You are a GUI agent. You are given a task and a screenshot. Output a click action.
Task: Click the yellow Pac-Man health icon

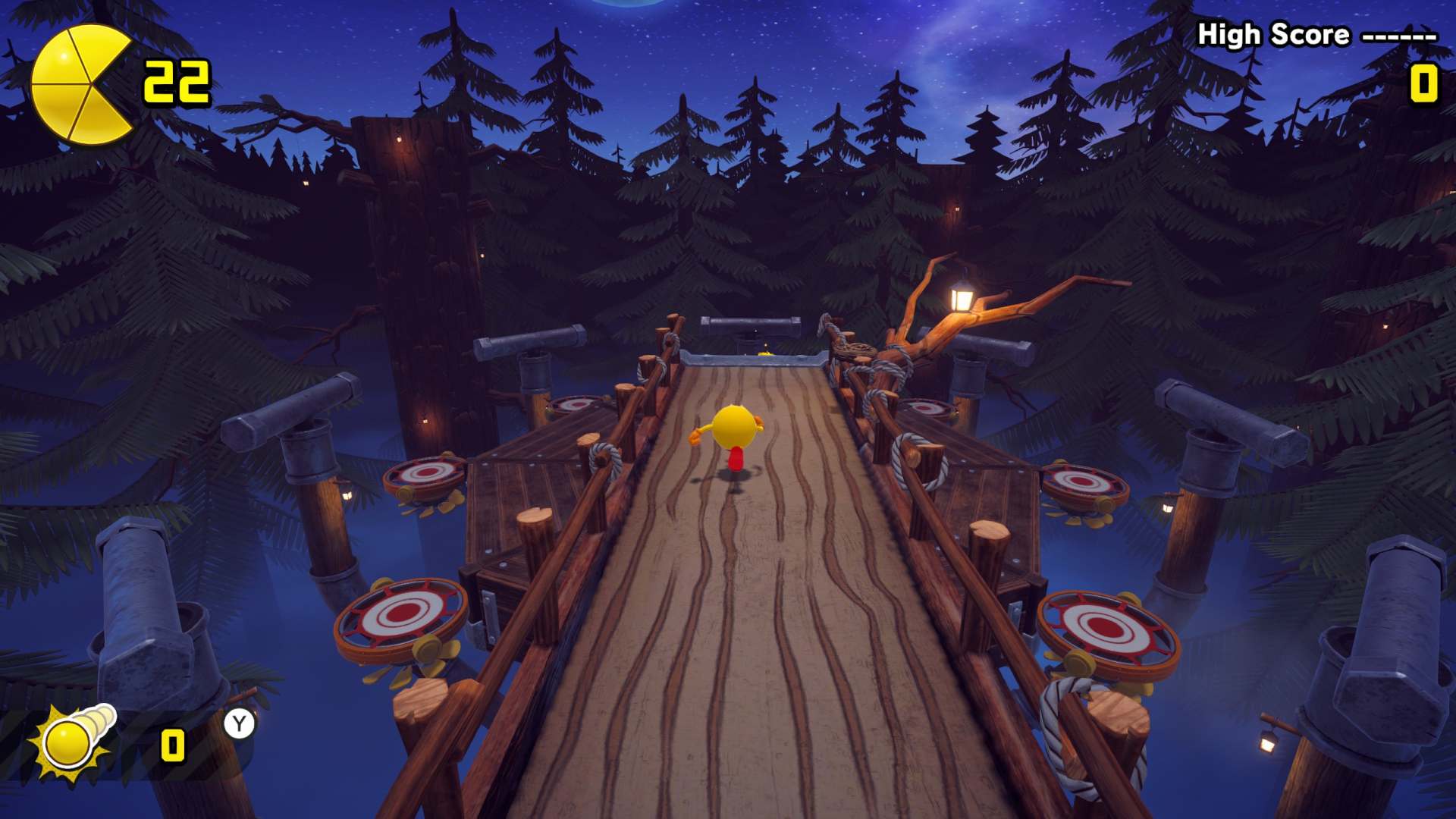pos(80,84)
